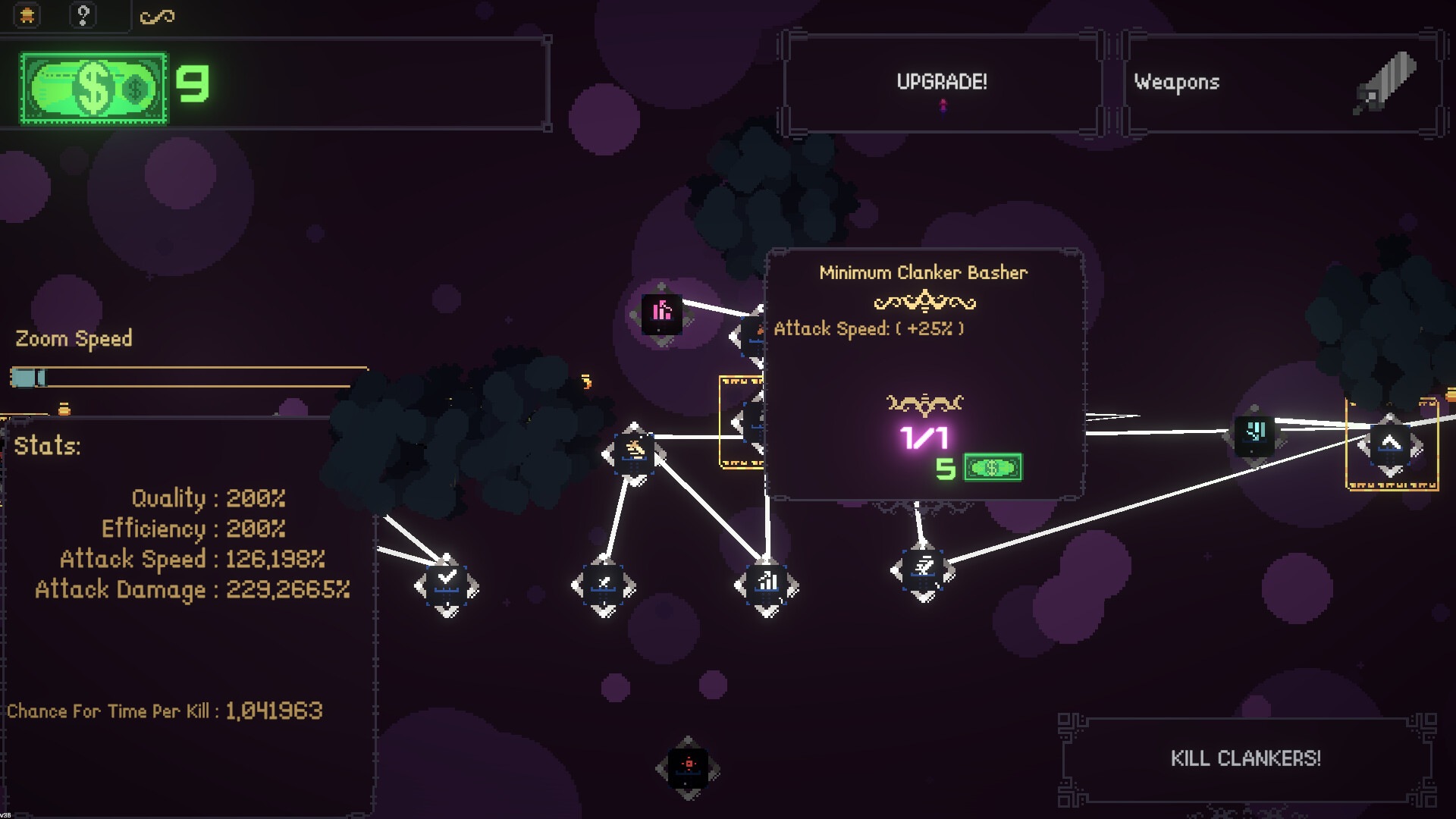1456x819 pixels.
Task: Select the horse-shaped skill node
Action: tap(634, 450)
